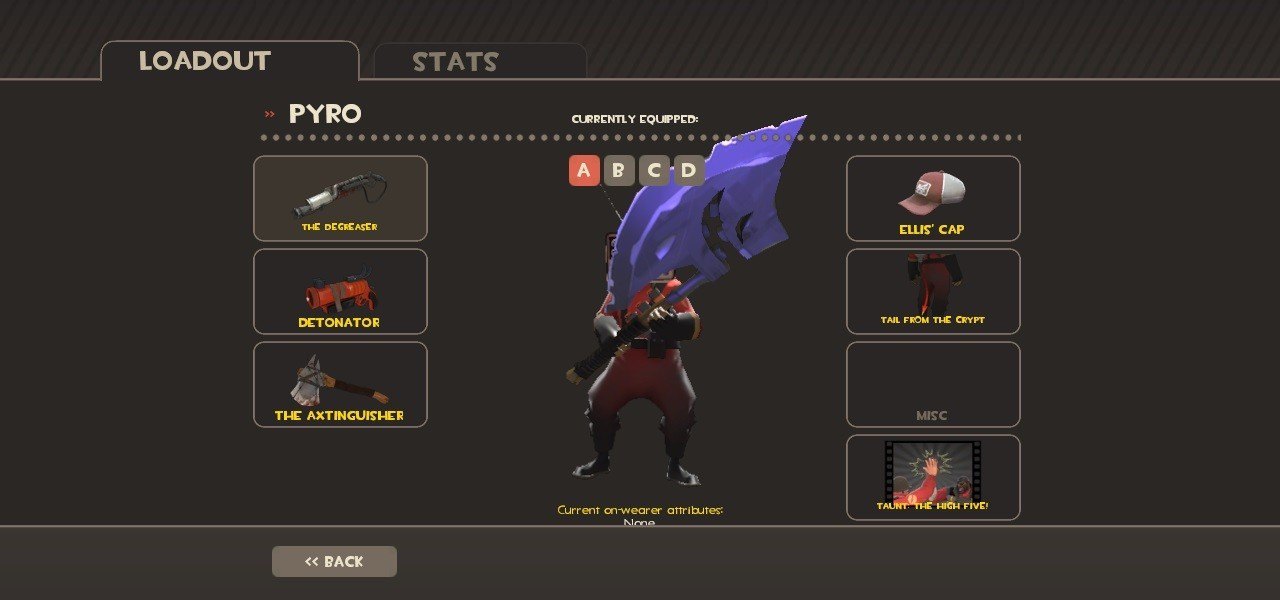Select the Tail from the Crypt slot
The height and width of the screenshot is (600, 1280).
(933, 291)
